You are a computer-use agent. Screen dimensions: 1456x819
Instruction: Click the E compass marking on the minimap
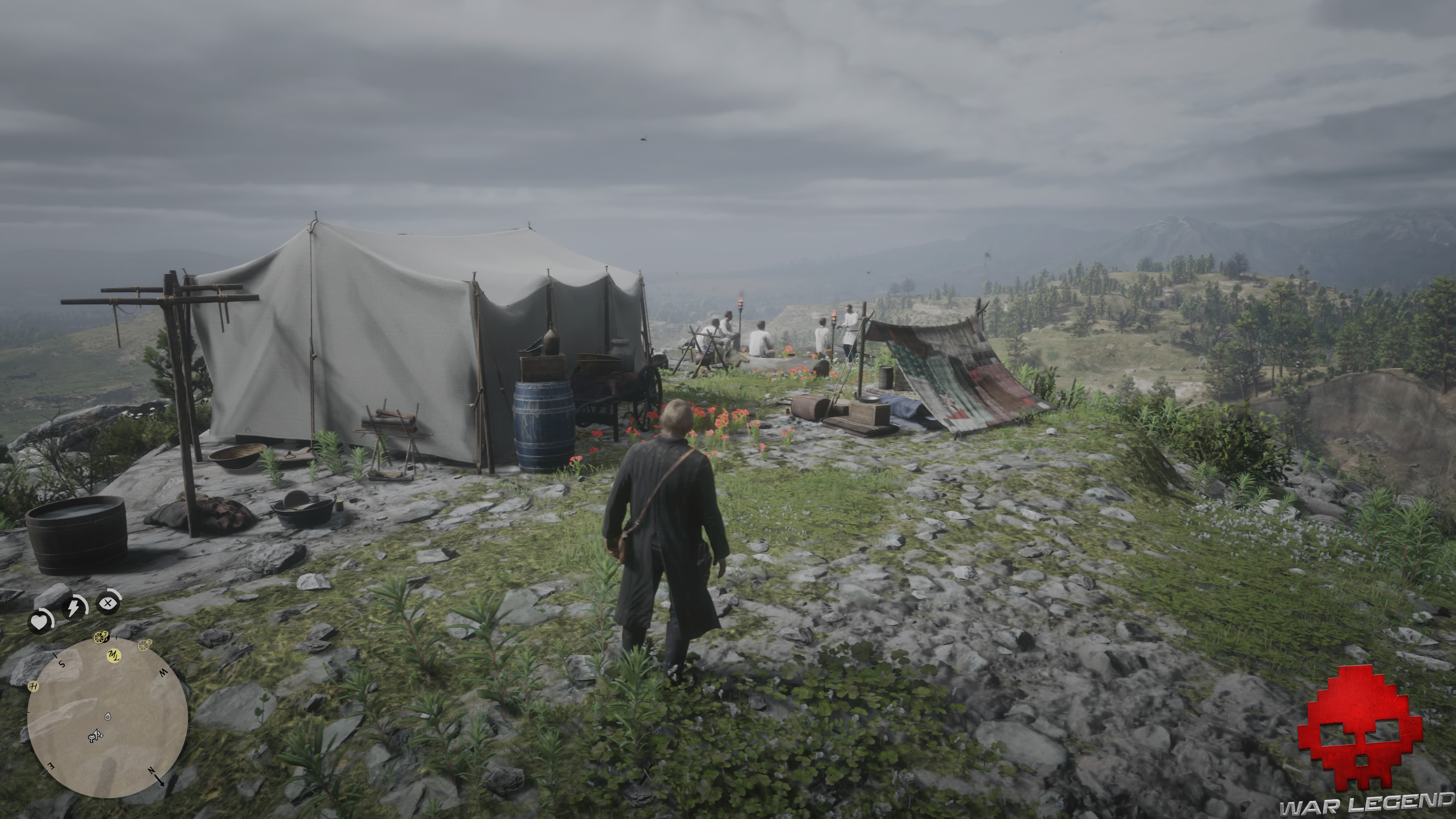tap(51, 766)
